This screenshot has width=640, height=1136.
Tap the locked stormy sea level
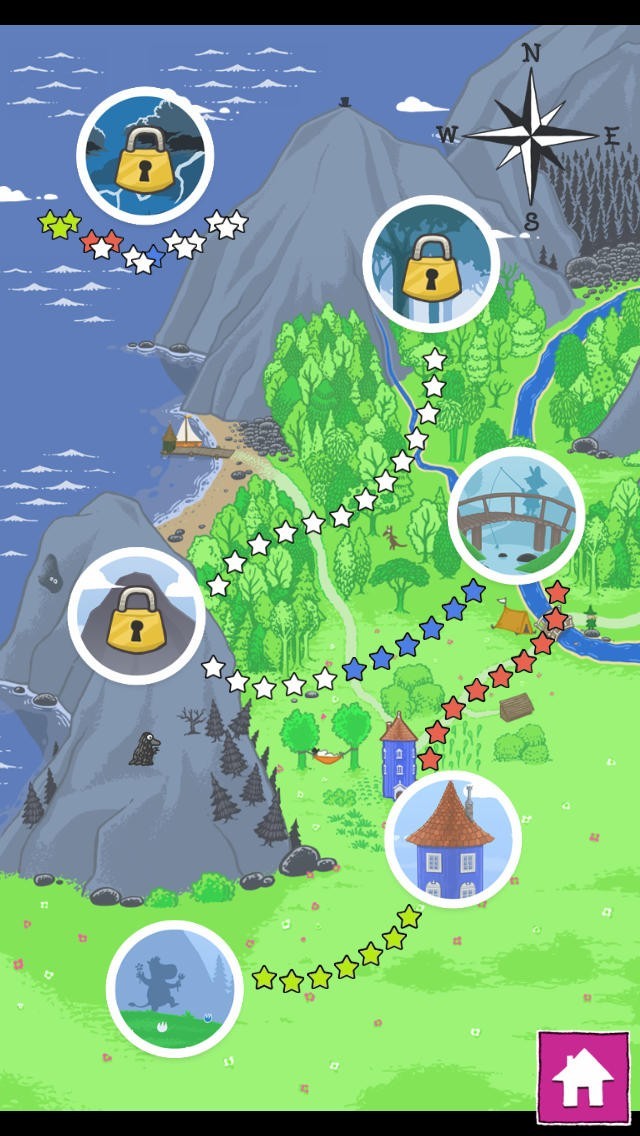pos(145,155)
